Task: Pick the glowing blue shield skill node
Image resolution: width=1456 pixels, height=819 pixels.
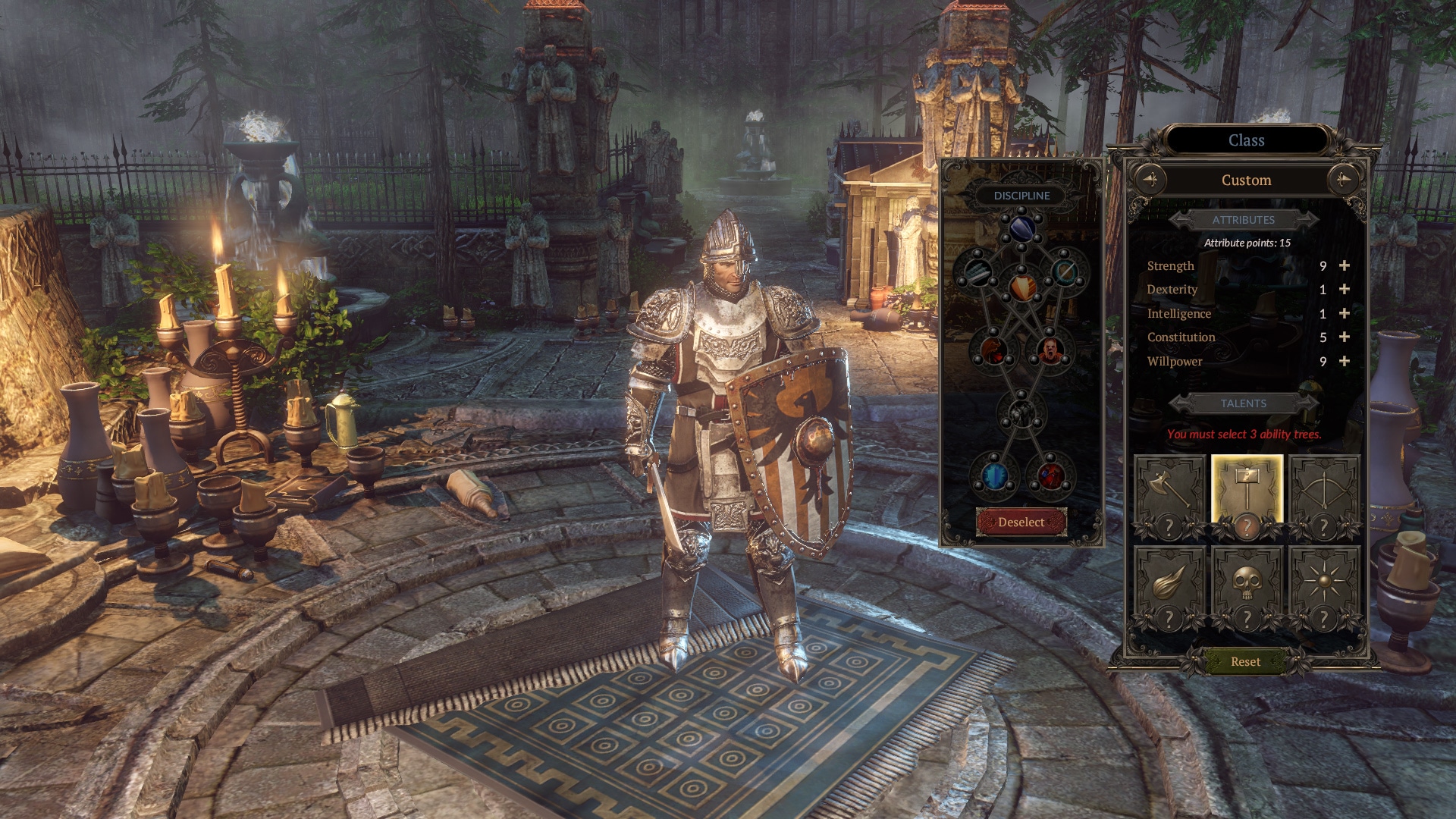Action: coord(993,476)
